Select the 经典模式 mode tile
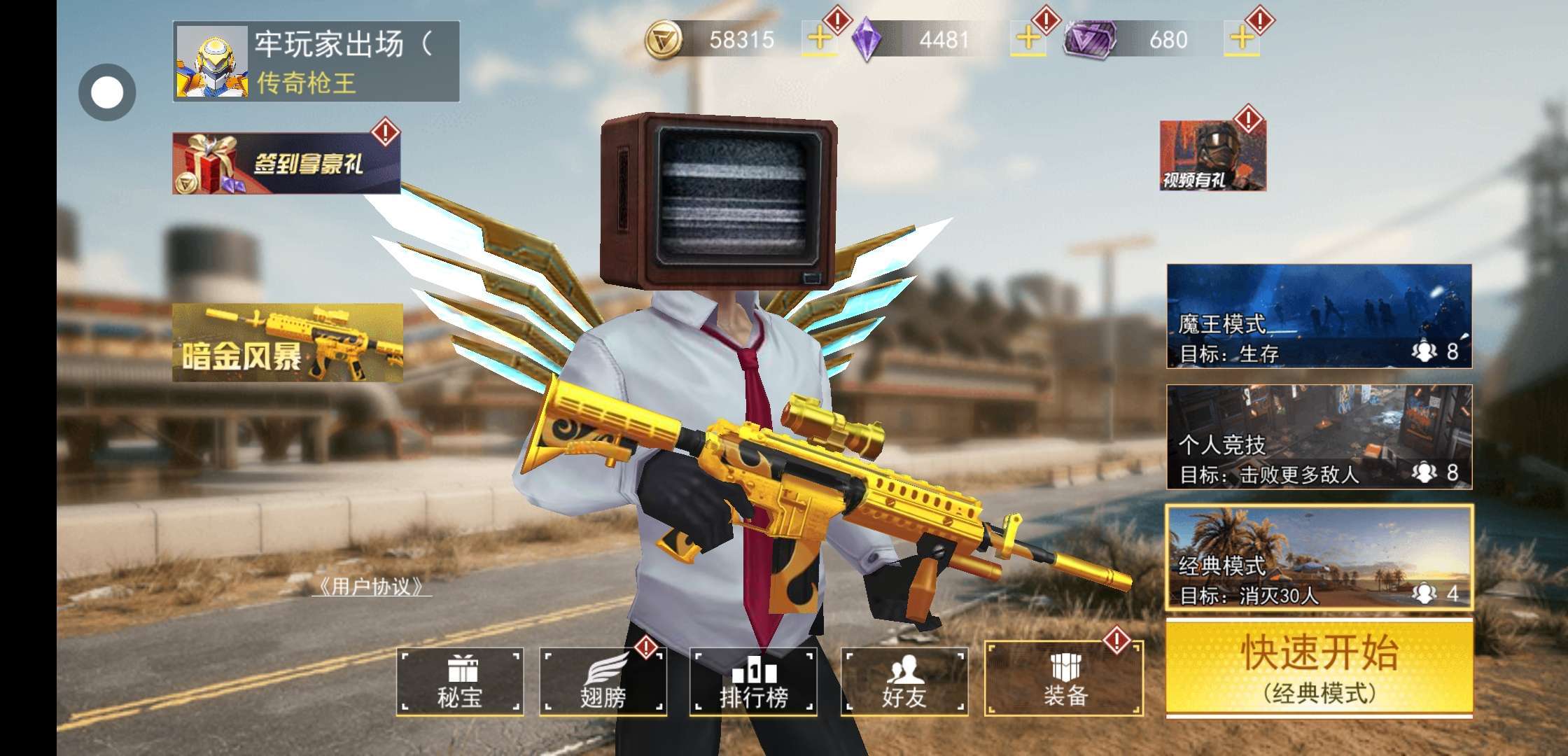The width and height of the screenshot is (1568, 756). click(1319, 558)
